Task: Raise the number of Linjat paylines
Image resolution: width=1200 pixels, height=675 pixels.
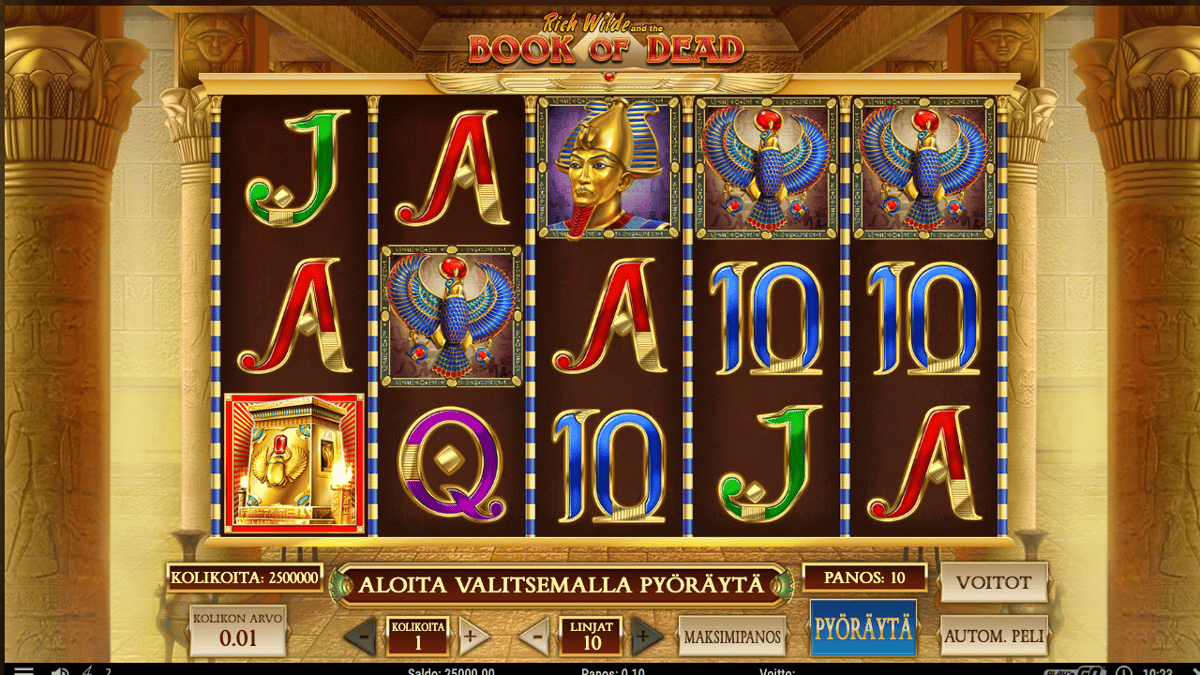Action: coord(647,636)
